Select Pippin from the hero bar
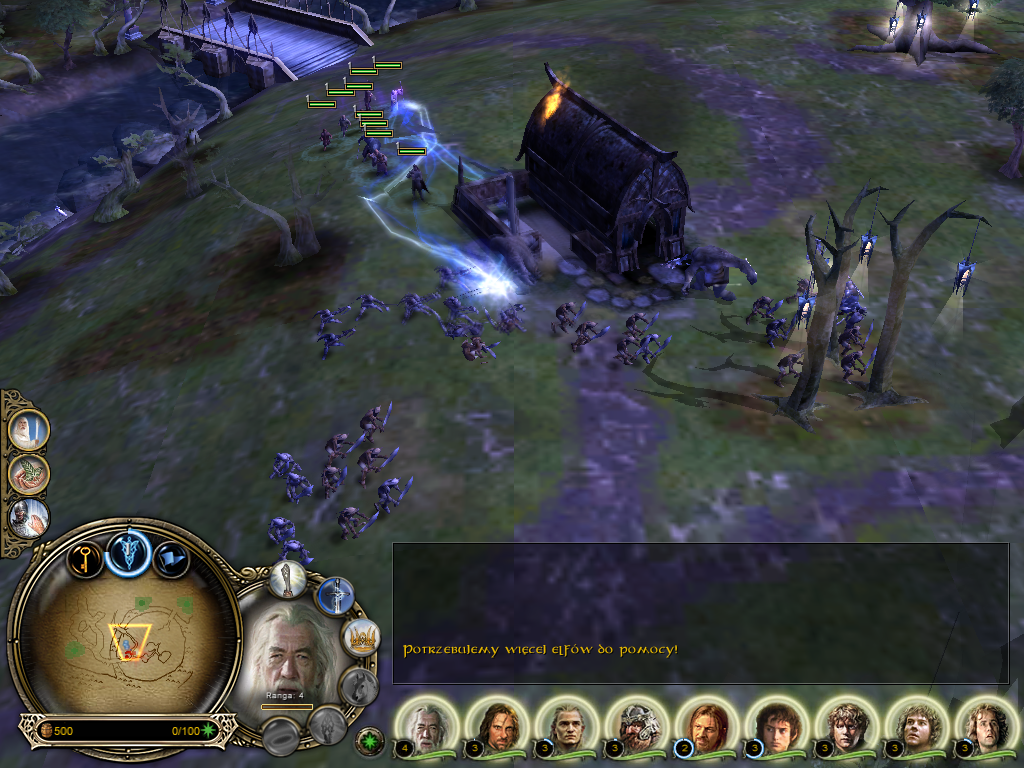 [x=987, y=725]
